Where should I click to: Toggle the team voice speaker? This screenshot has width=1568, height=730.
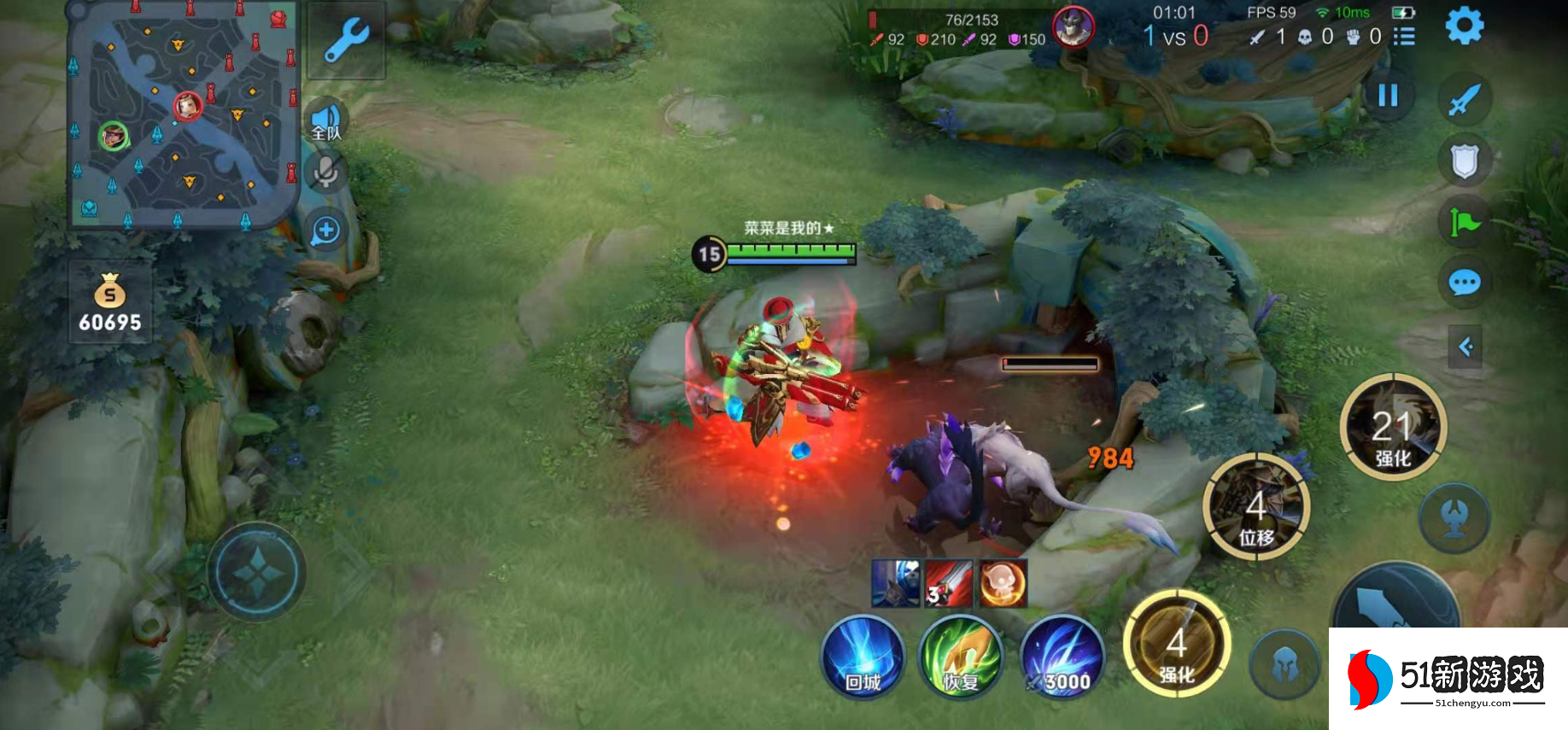click(325, 120)
